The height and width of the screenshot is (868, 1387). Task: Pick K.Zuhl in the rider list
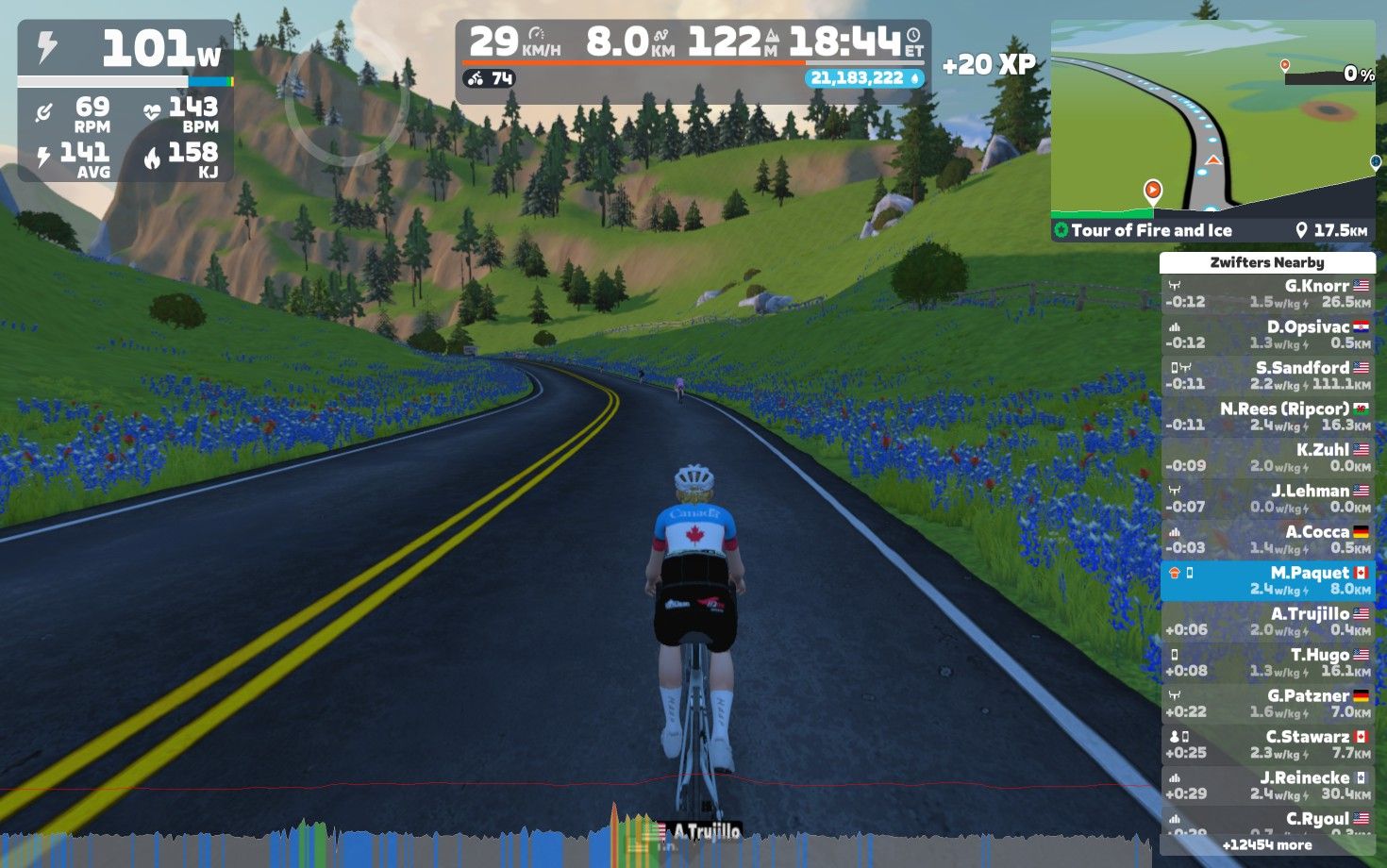coord(1267,458)
